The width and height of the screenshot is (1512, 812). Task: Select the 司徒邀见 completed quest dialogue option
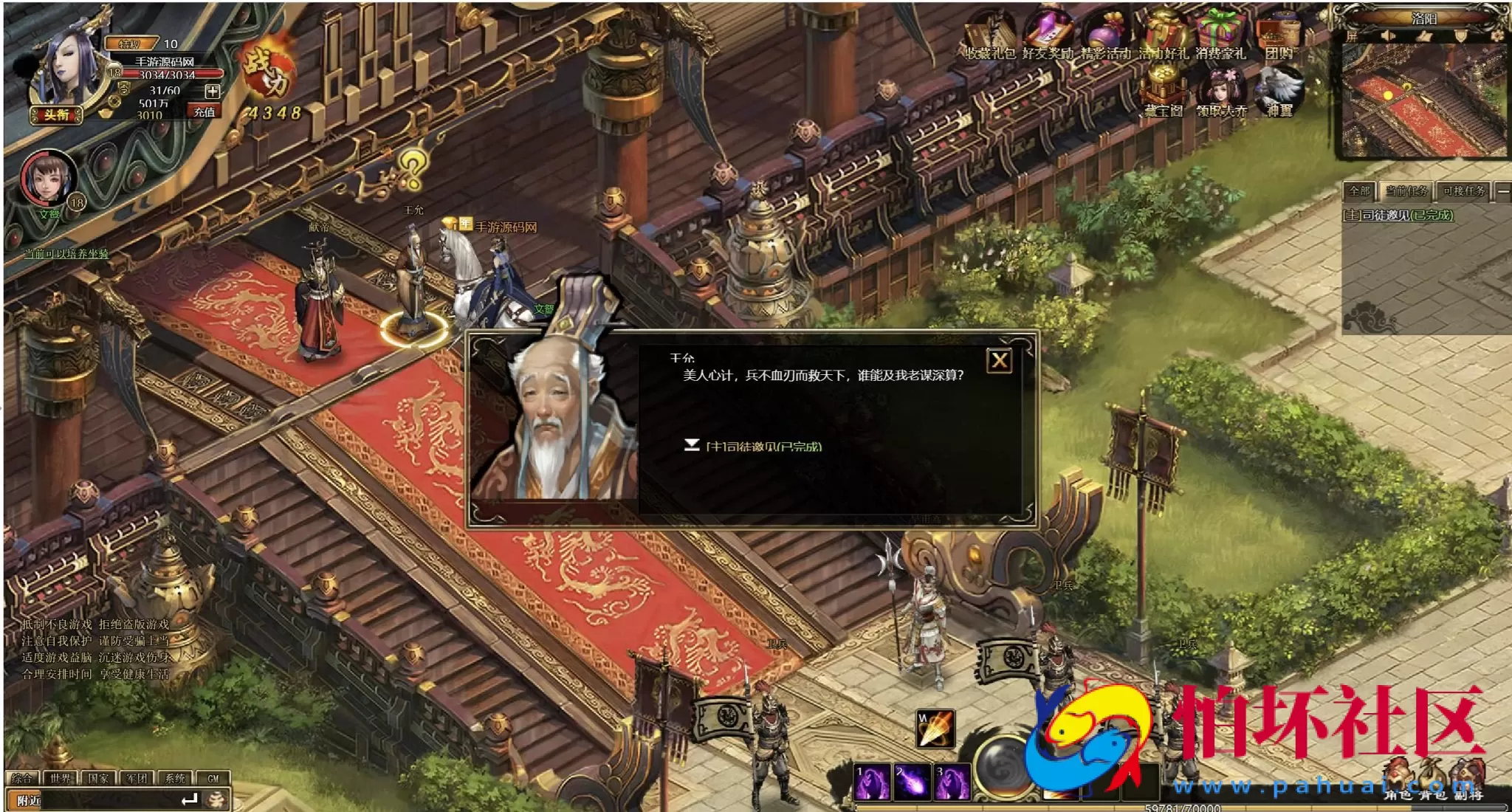(x=763, y=446)
